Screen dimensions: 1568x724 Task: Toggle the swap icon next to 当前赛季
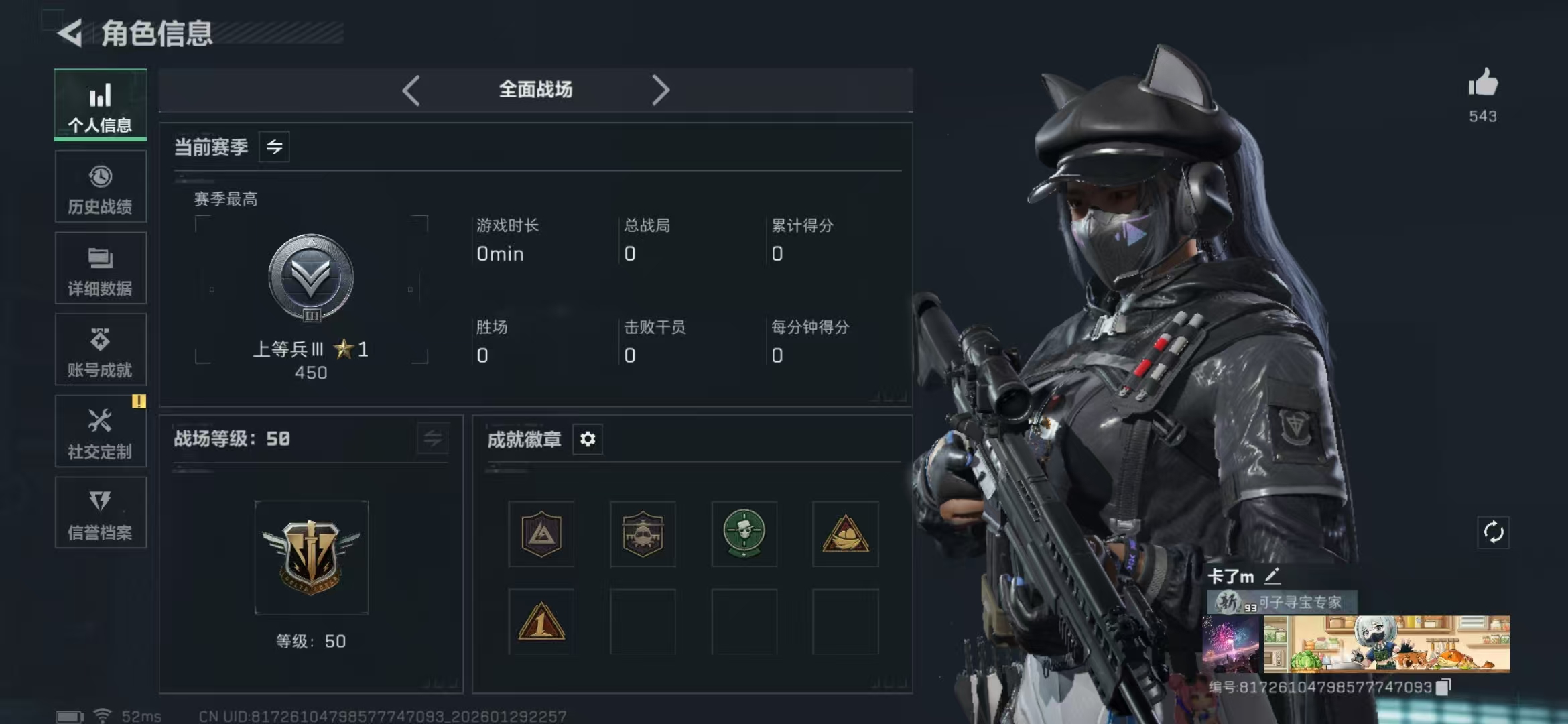click(275, 147)
